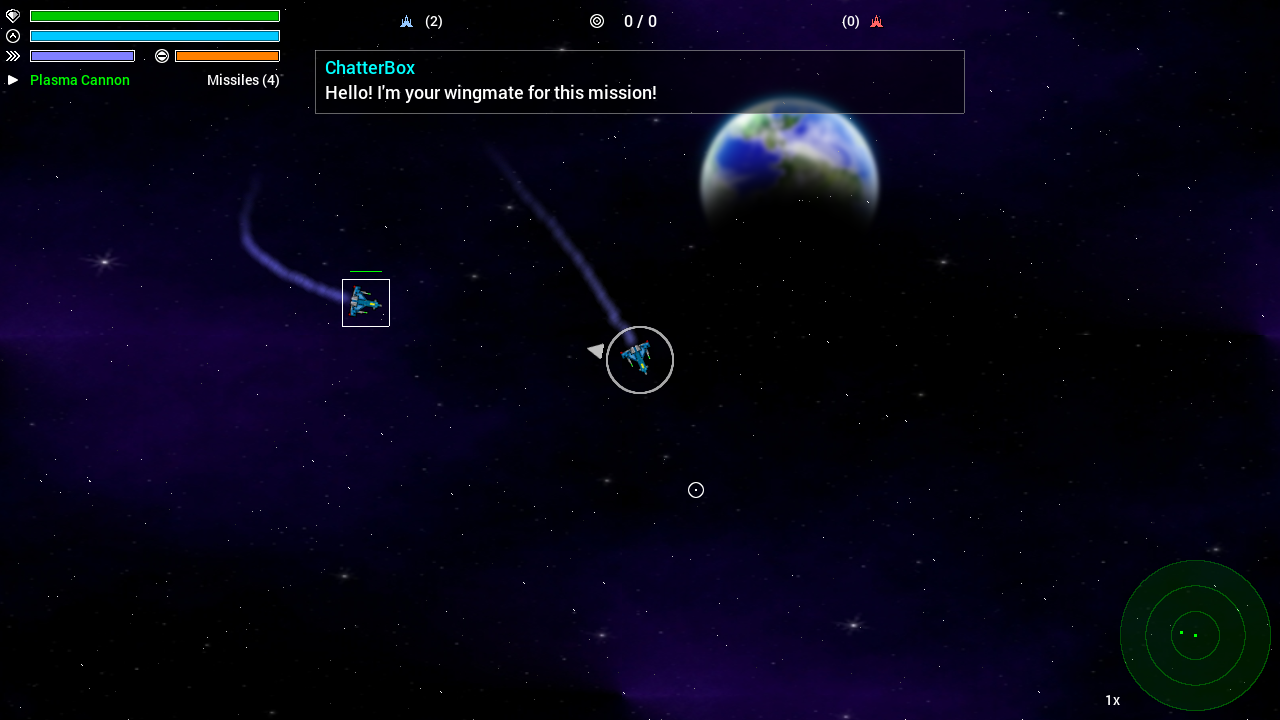The width and height of the screenshot is (1280, 720).
Task: Click the green radar minimap
Action: pos(1195,635)
